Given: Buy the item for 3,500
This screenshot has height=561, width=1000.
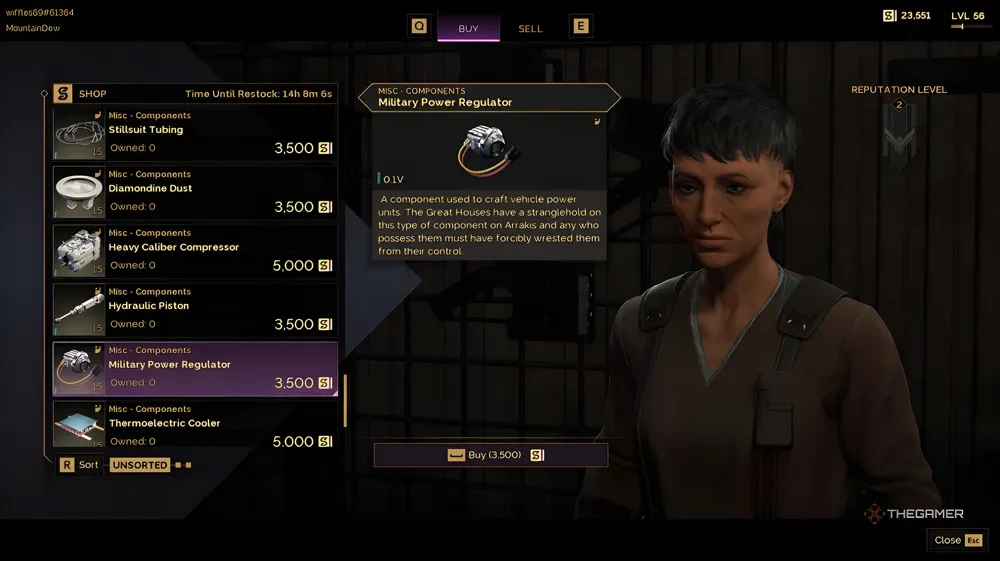Looking at the screenshot, I should coord(490,455).
